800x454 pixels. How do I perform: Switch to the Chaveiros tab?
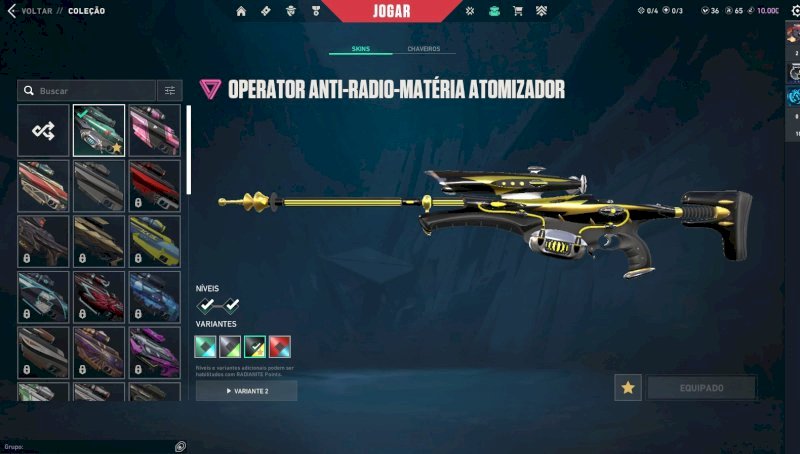coord(423,48)
